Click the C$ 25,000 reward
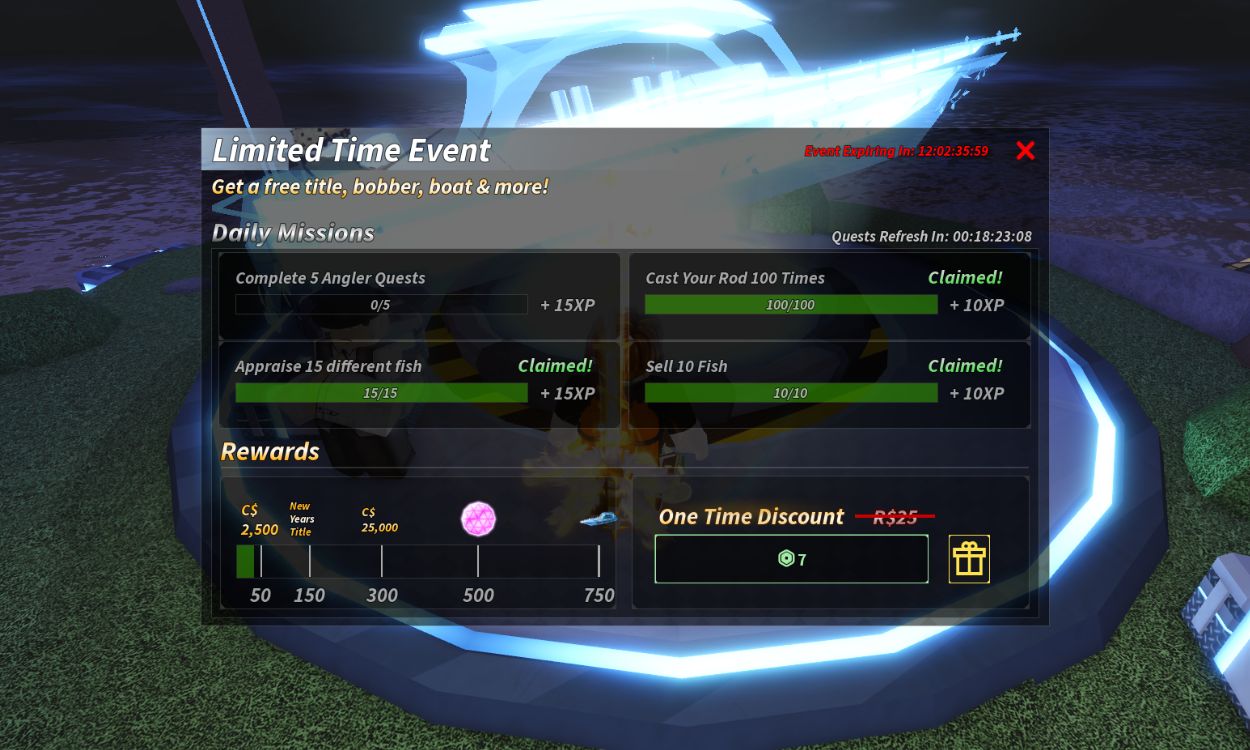This screenshot has width=1250, height=750. [x=380, y=520]
